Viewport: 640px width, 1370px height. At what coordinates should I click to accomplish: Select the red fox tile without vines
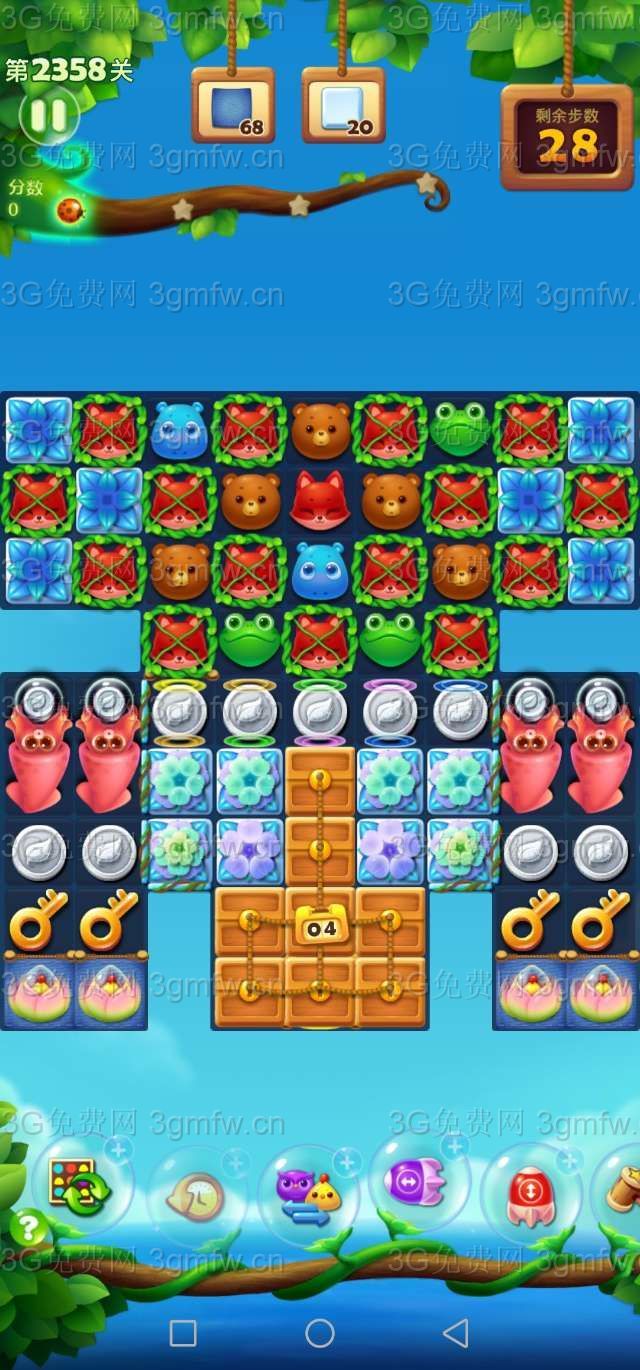pyautogui.click(x=320, y=499)
